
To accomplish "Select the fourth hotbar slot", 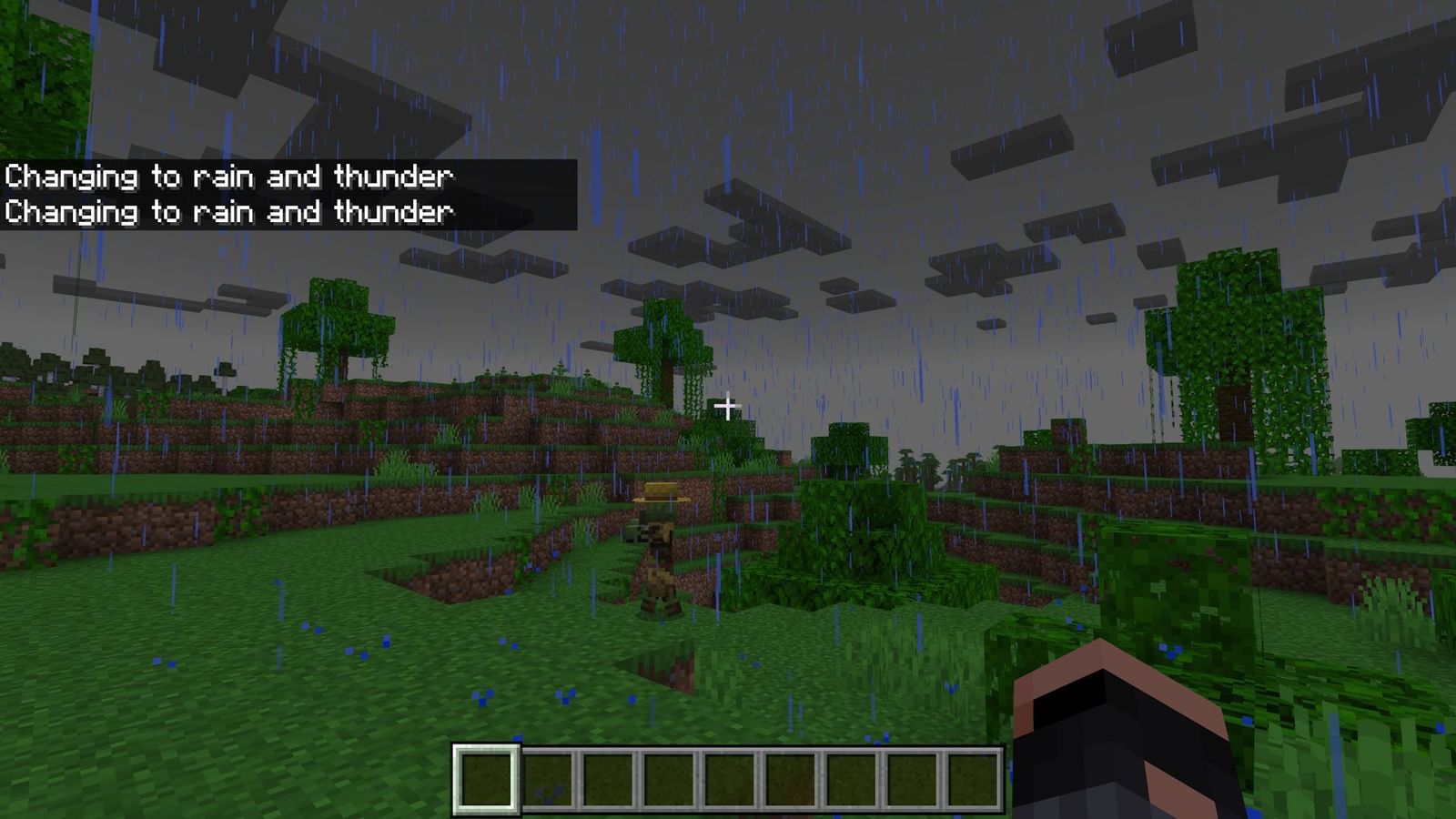I will pos(671,780).
